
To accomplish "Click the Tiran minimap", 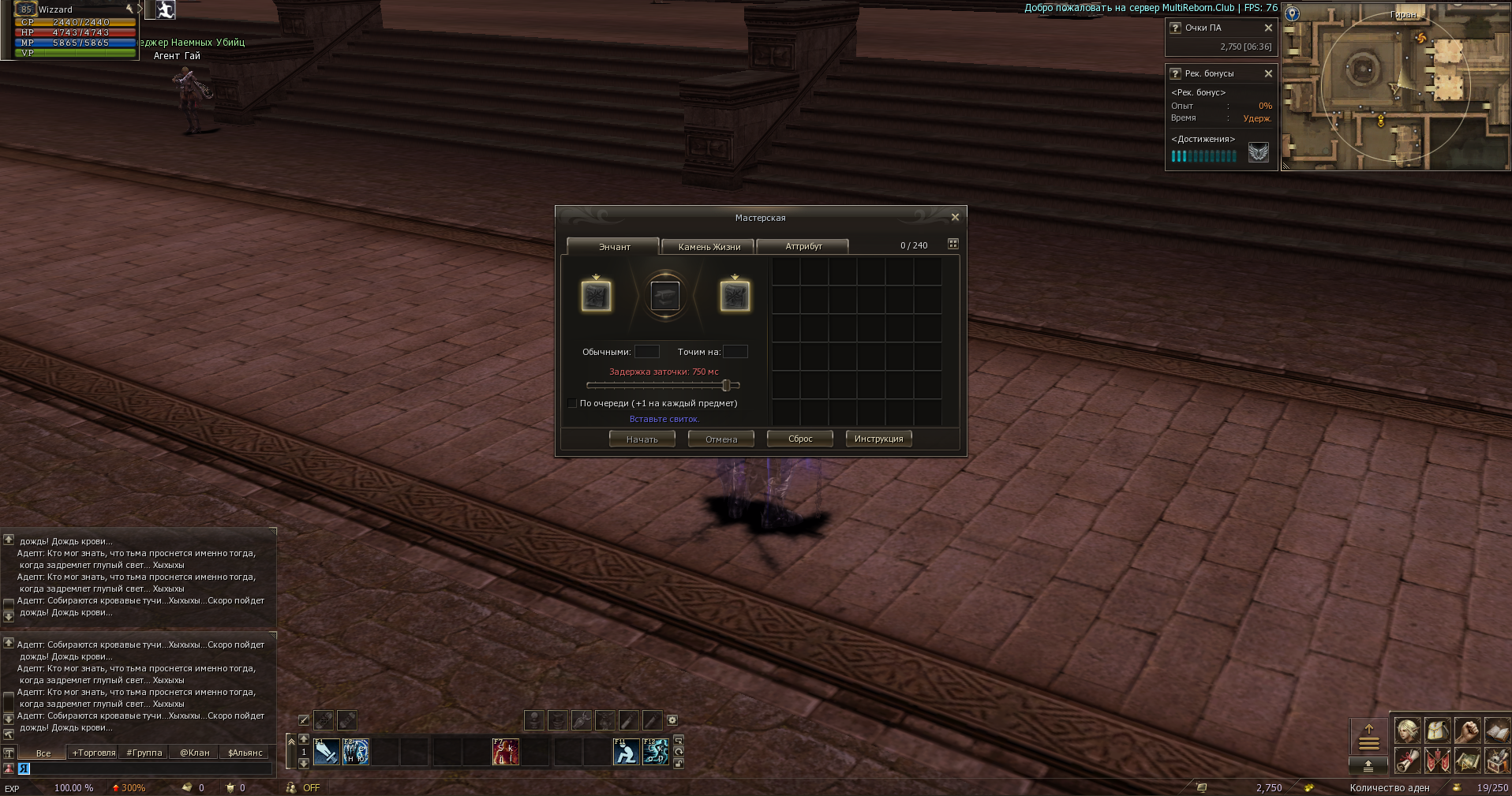I will [x=1394, y=87].
